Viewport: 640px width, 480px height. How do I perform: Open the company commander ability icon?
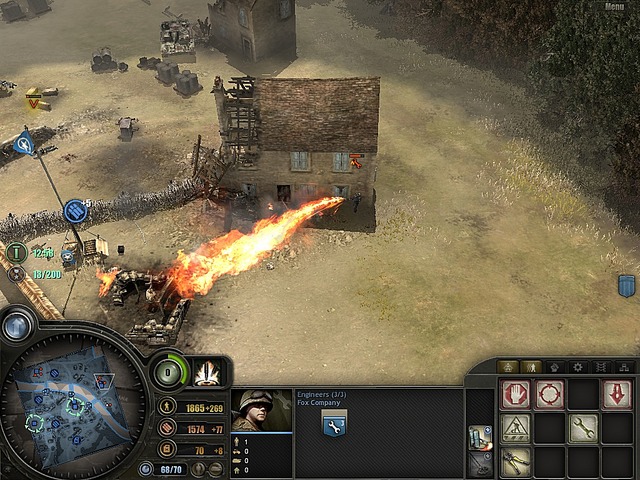point(209,372)
